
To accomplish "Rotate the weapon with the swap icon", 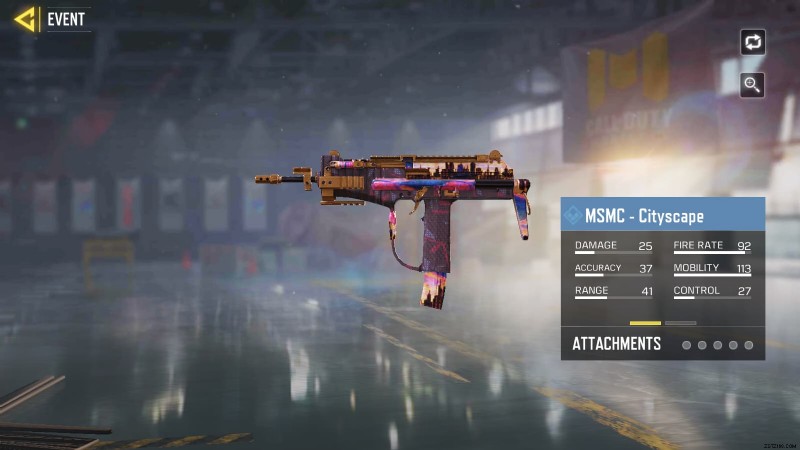I will 752,42.
